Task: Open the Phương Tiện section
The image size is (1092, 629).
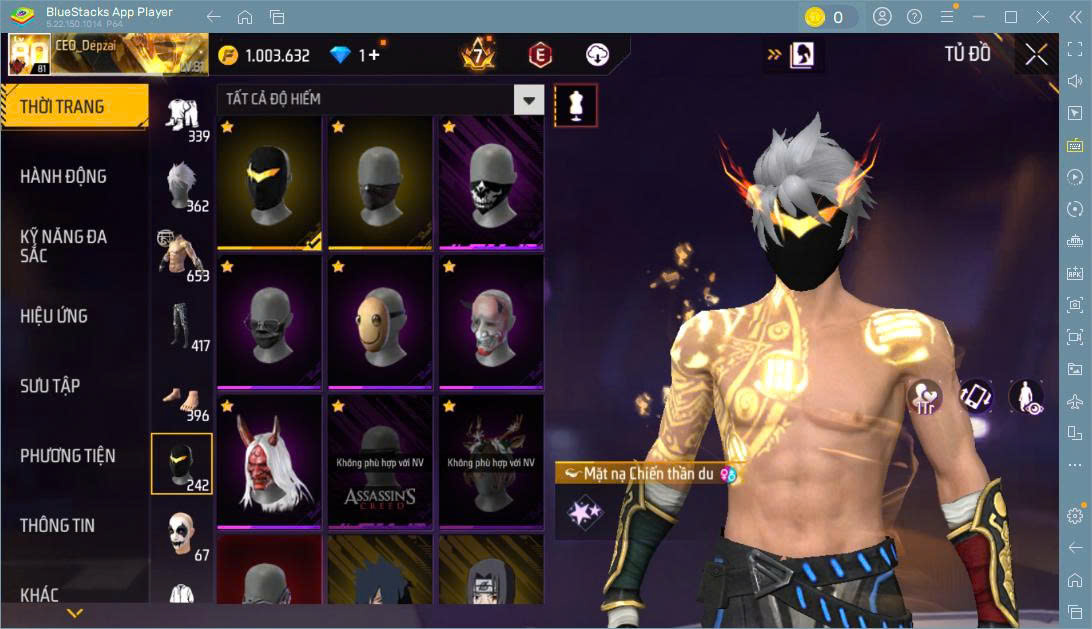Action: pyautogui.click(x=68, y=456)
